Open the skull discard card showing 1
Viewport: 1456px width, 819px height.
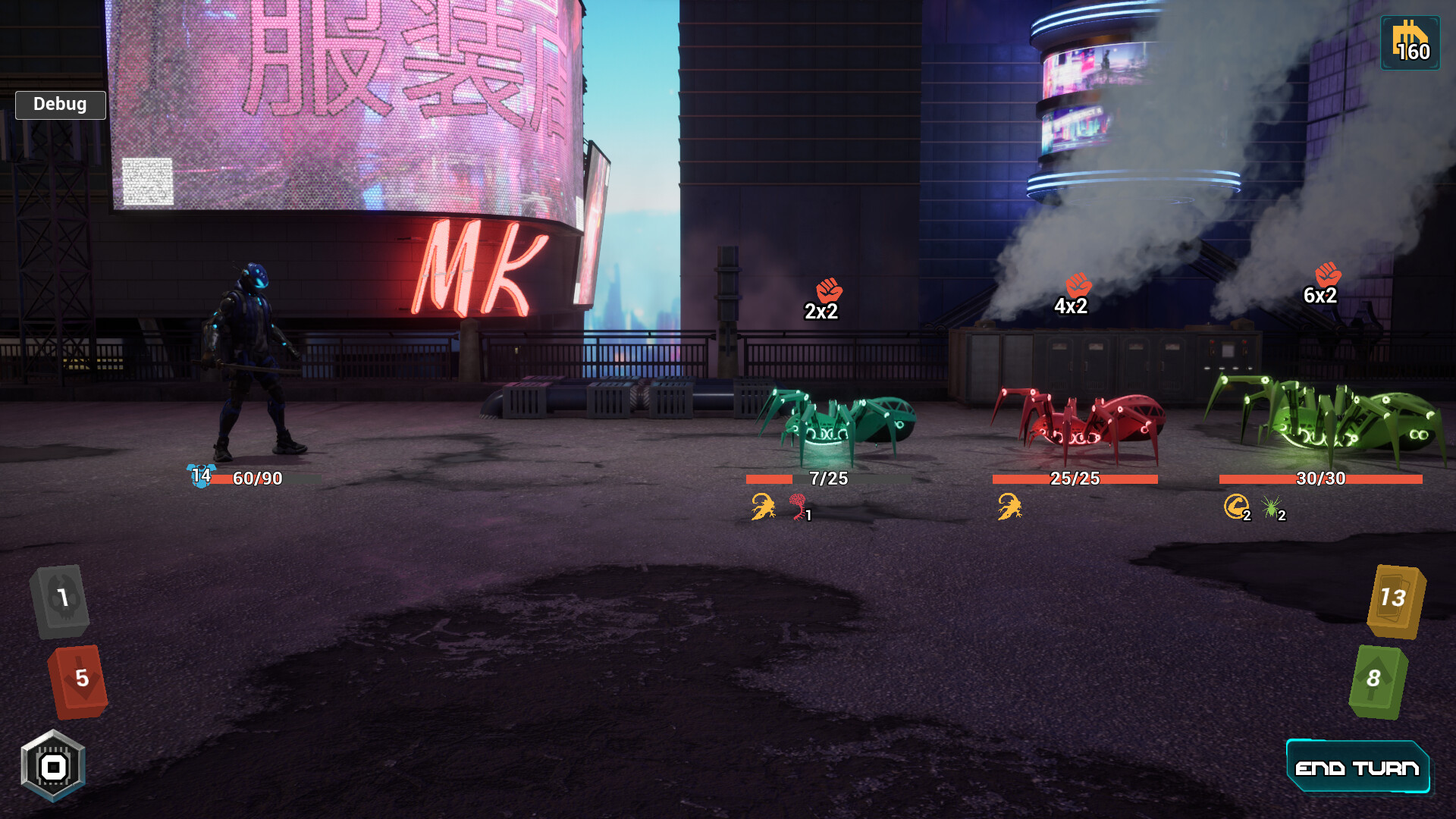click(x=61, y=601)
